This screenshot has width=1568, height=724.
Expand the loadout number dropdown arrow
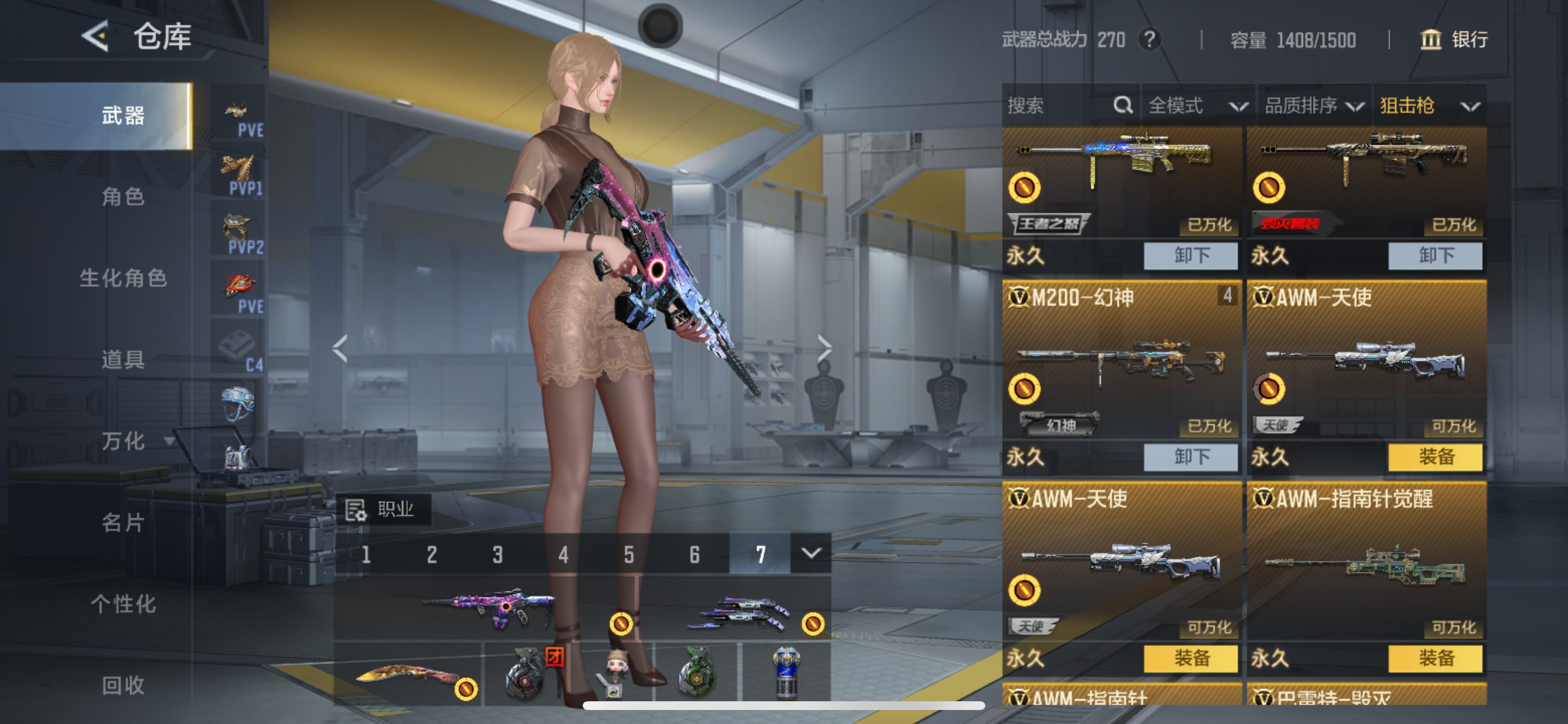click(811, 553)
